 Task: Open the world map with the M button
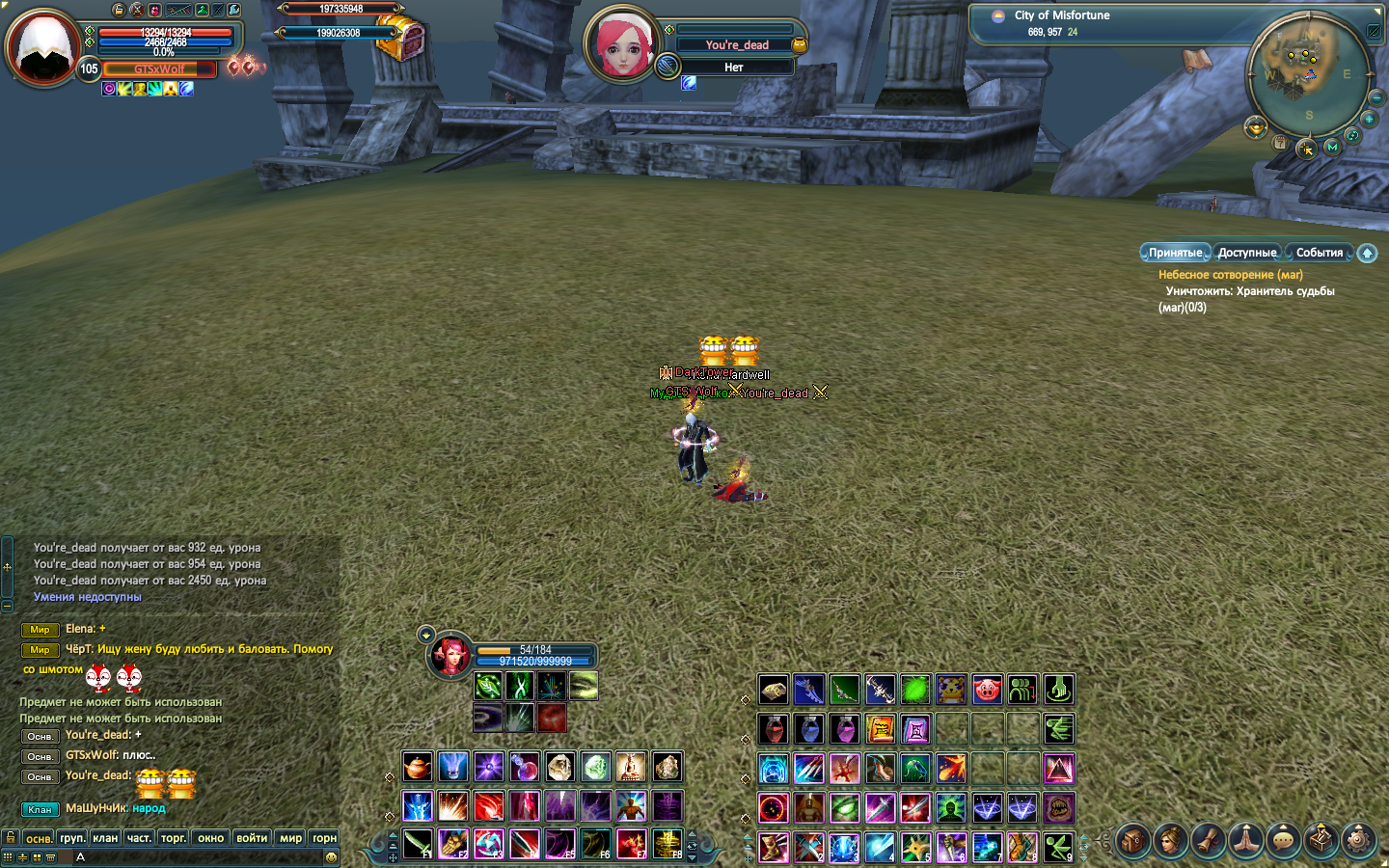1332,148
